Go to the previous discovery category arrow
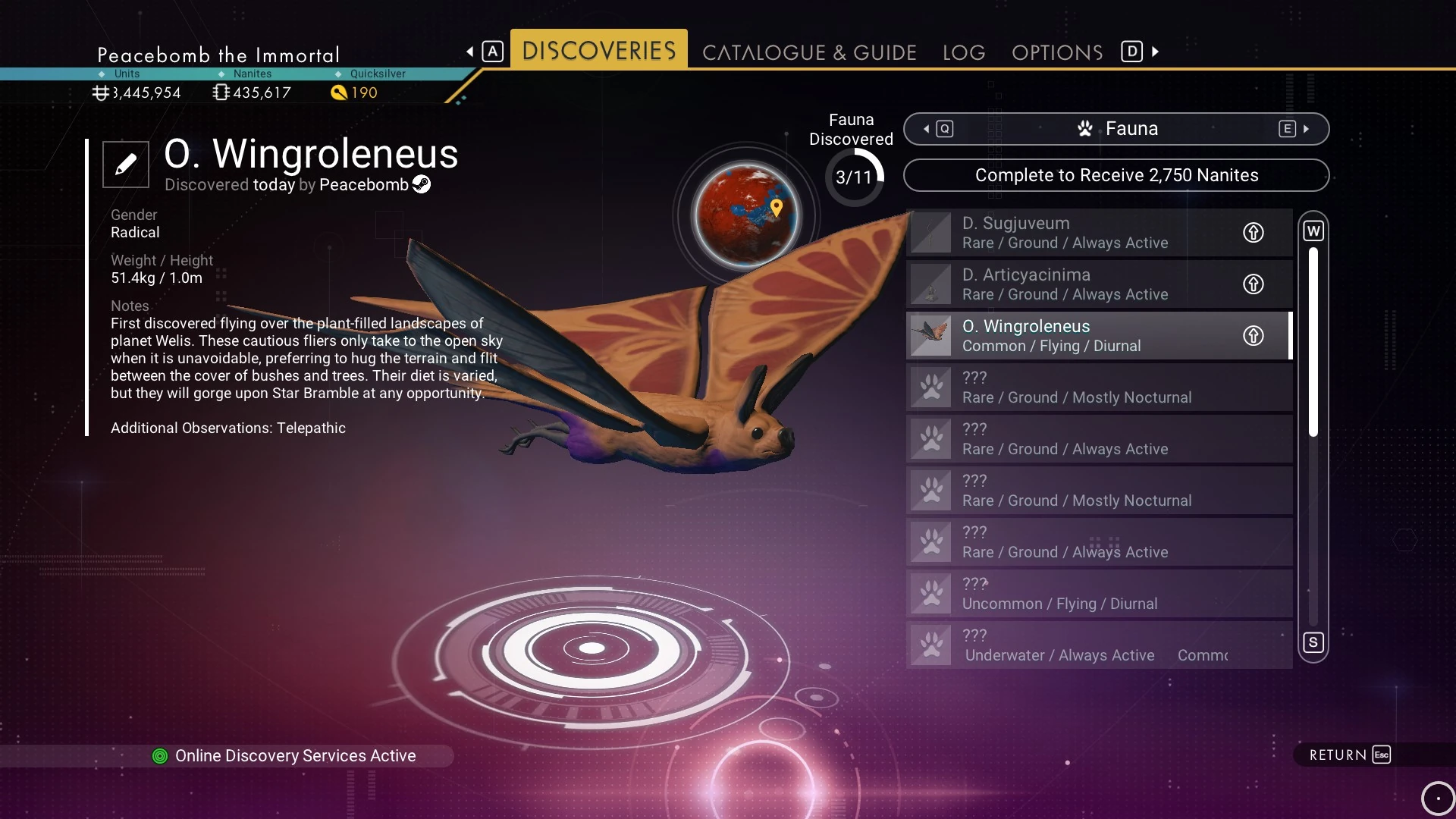Screen dimensions: 1456x819 pyautogui.click(x=927, y=129)
